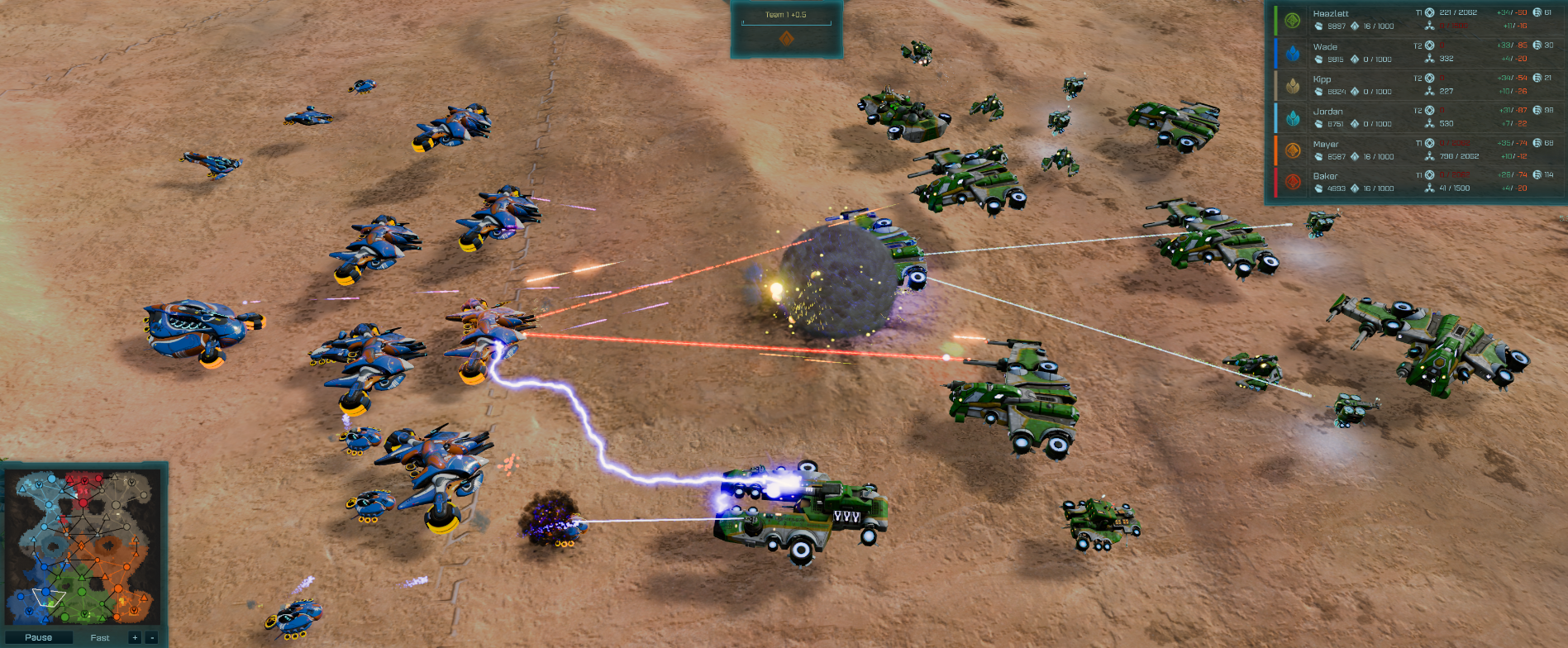Click the metal resource icon in Heazlett's row
The height and width of the screenshot is (648, 1568).
tap(1319, 25)
